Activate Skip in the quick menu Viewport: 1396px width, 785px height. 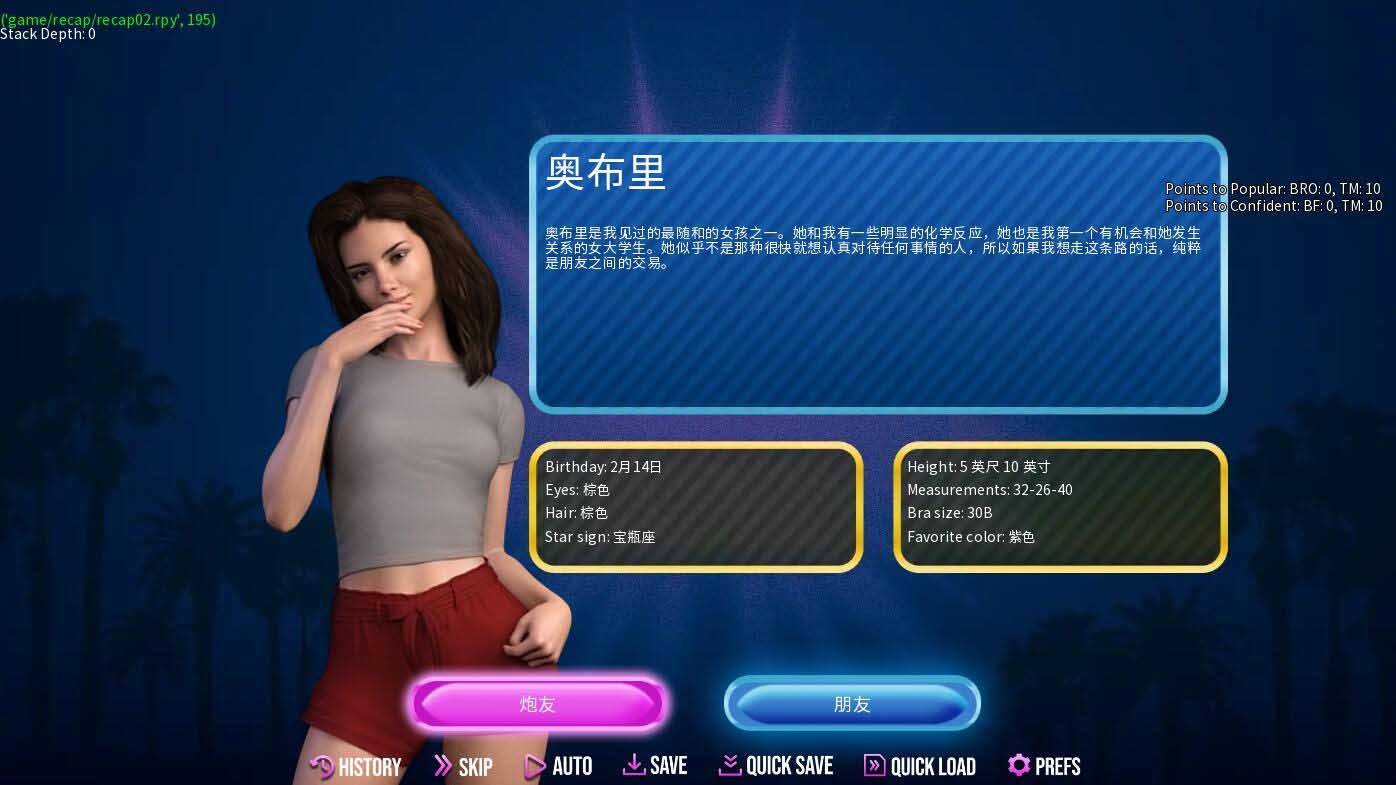point(463,767)
